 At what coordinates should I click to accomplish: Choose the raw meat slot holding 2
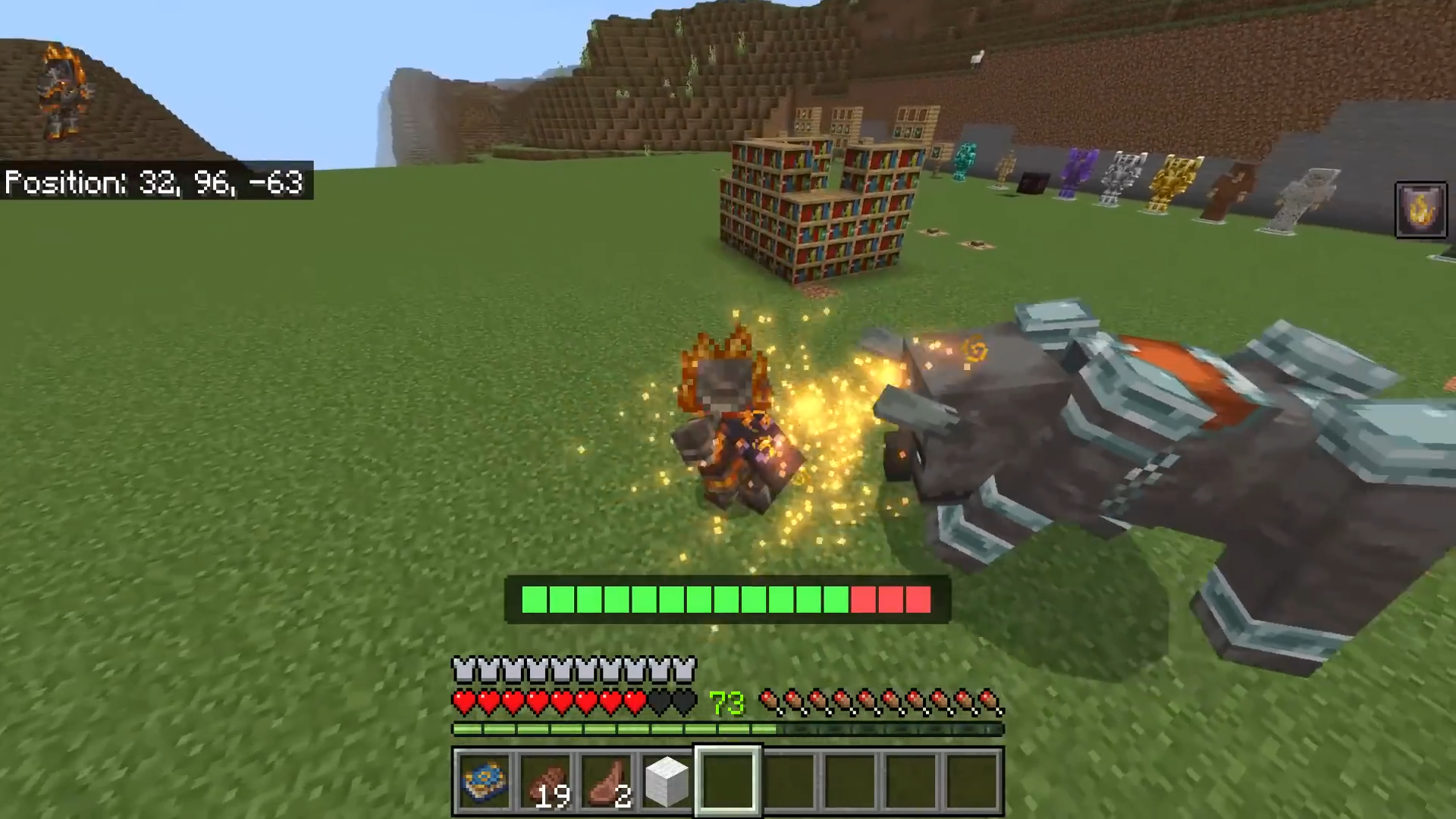click(607, 781)
